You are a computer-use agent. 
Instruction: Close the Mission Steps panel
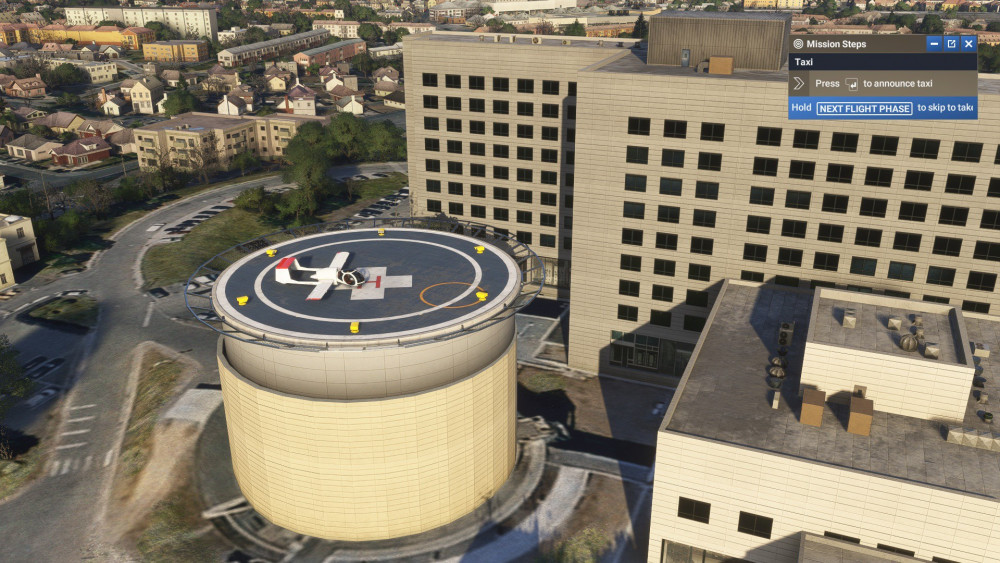click(968, 44)
